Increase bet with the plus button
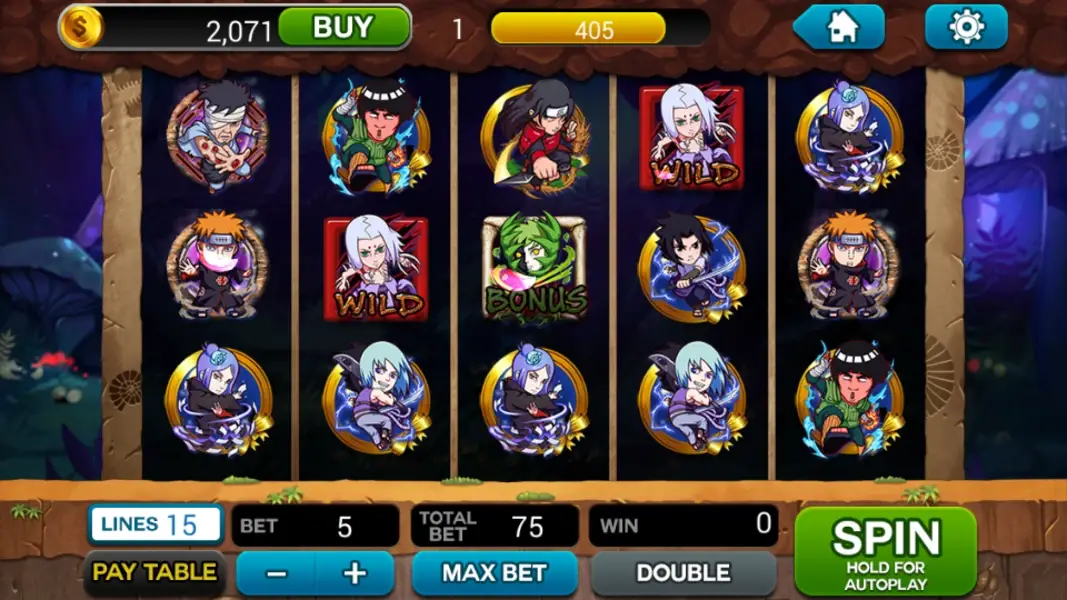The width and height of the screenshot is (1067, 600). point(355,574)
